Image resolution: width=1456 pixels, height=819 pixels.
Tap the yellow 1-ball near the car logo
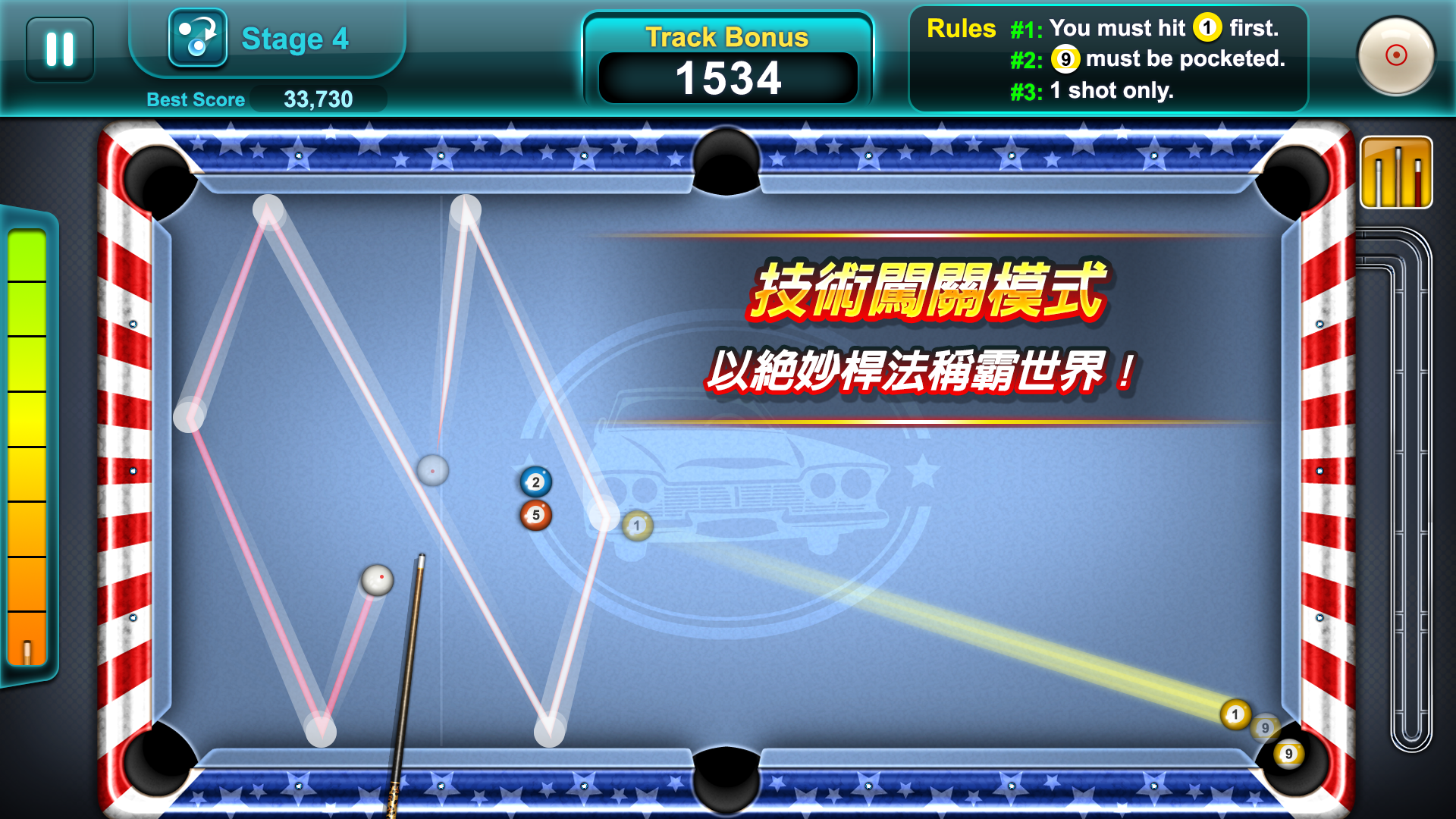pyautogui.click(x=636, y=526)
